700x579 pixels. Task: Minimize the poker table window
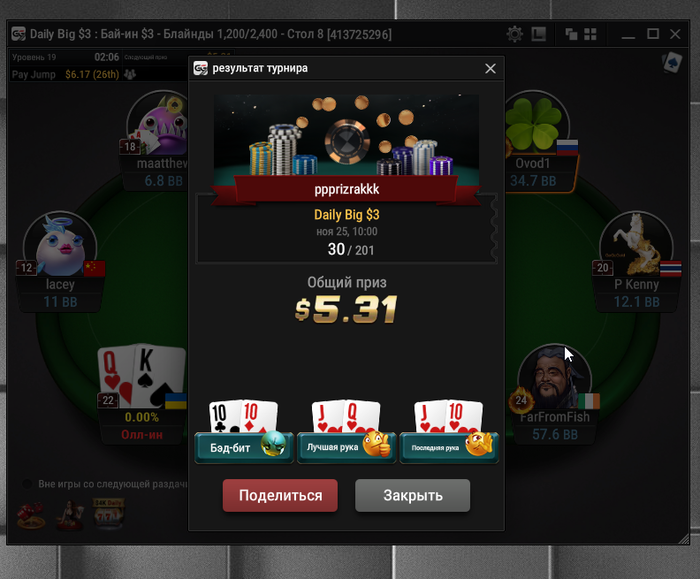tap(627, 34)
